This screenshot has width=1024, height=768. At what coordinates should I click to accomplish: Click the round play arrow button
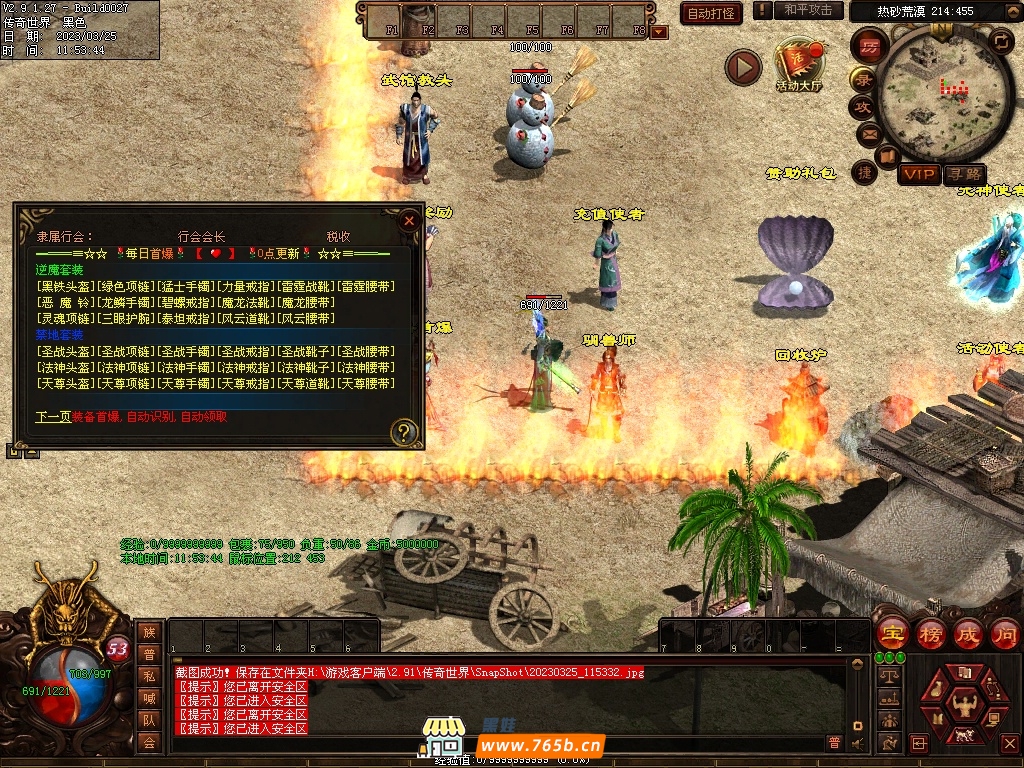click(743, 67)
